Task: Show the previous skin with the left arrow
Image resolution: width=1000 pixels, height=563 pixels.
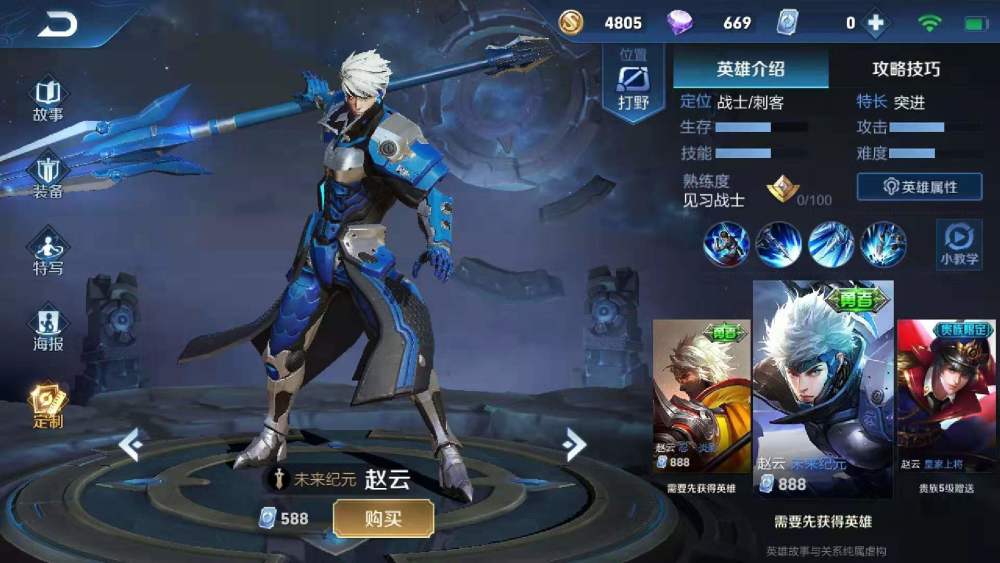Action: 129,444
